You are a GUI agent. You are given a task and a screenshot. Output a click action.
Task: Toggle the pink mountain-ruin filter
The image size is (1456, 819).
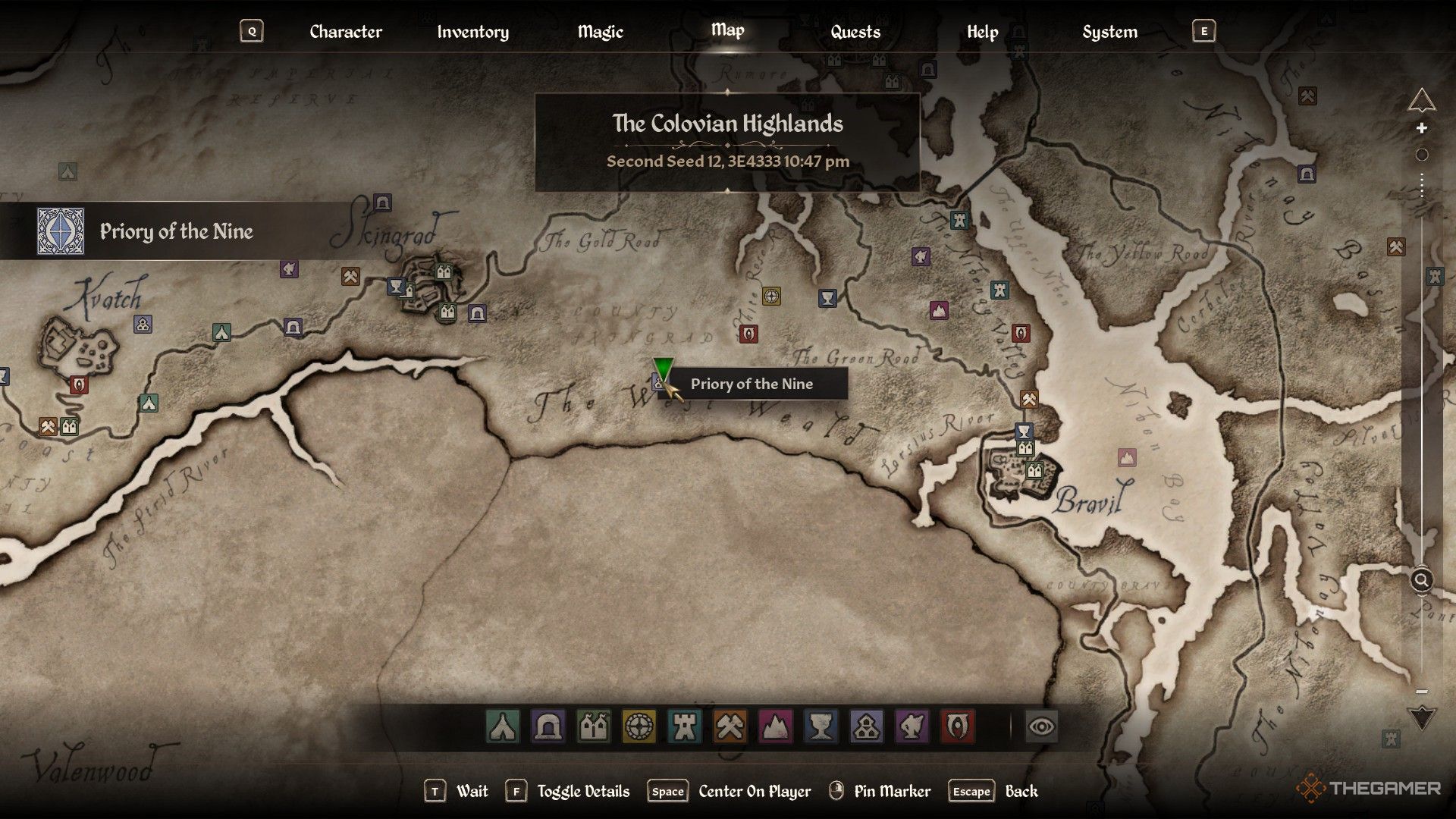tap(775, 726)
